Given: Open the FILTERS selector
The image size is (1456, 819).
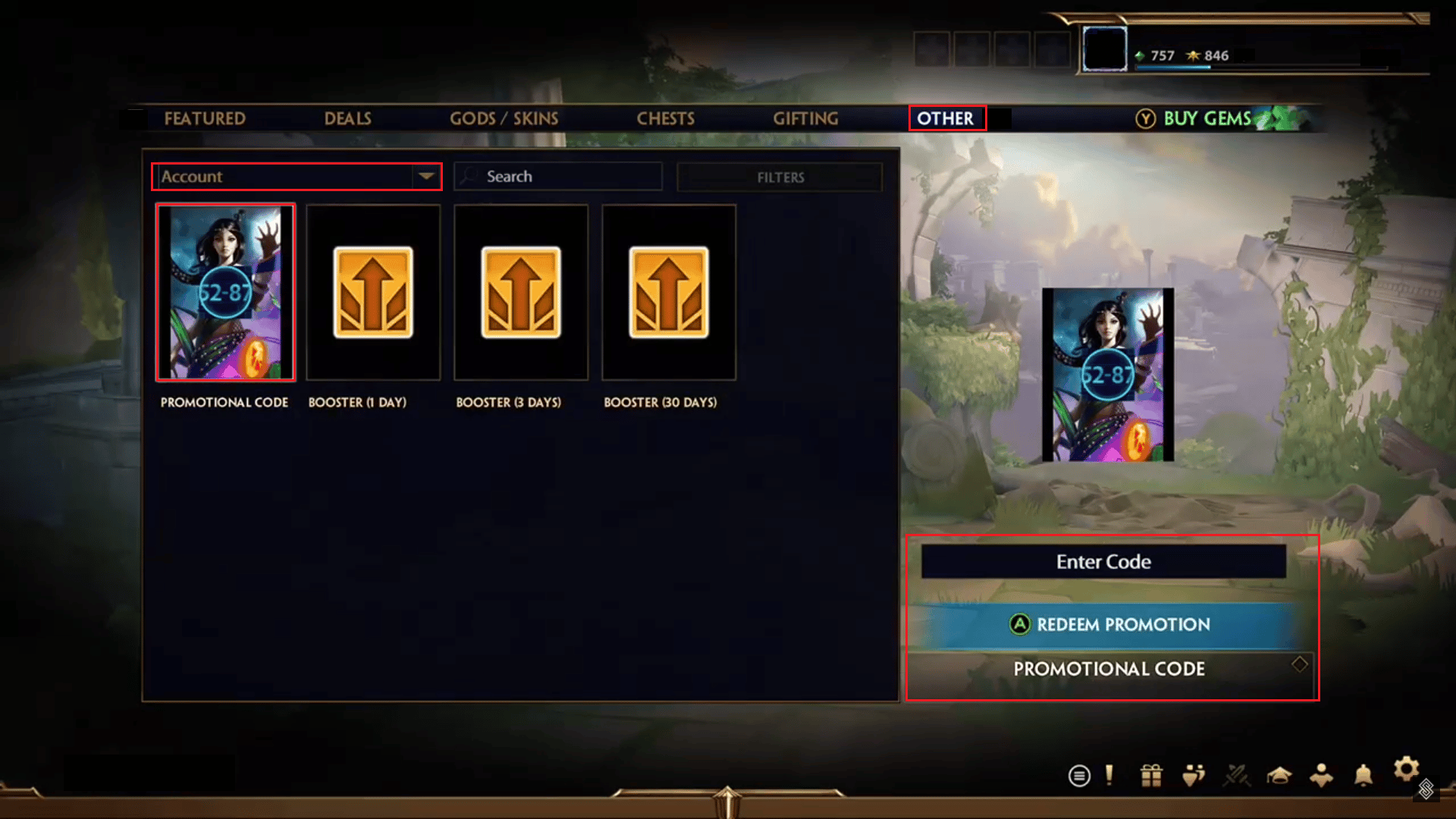Looking at the screenshot, I should coord(780,177).
